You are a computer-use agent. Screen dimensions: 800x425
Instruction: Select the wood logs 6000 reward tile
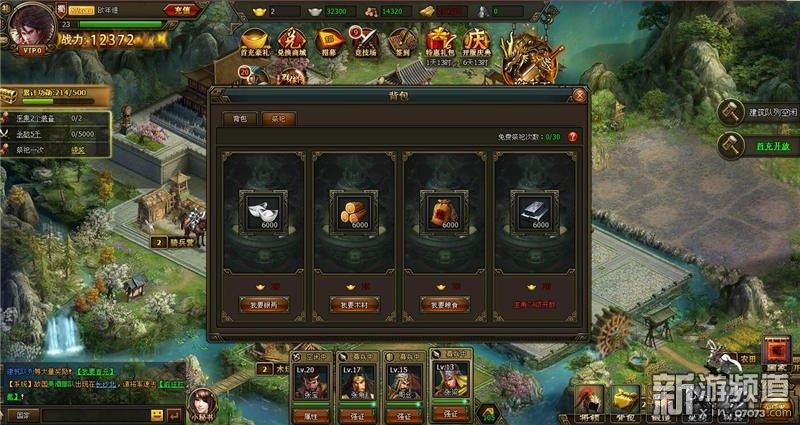tap(355, 210)
